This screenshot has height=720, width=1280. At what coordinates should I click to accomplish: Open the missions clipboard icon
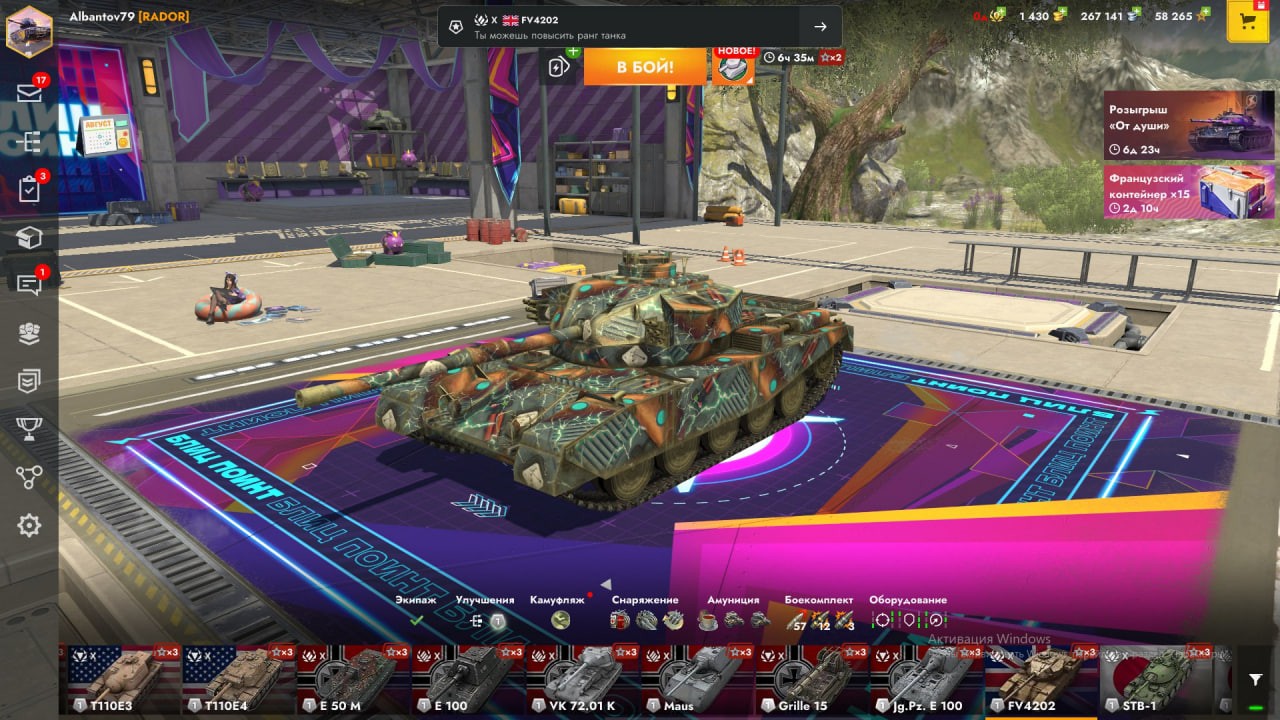29,189
